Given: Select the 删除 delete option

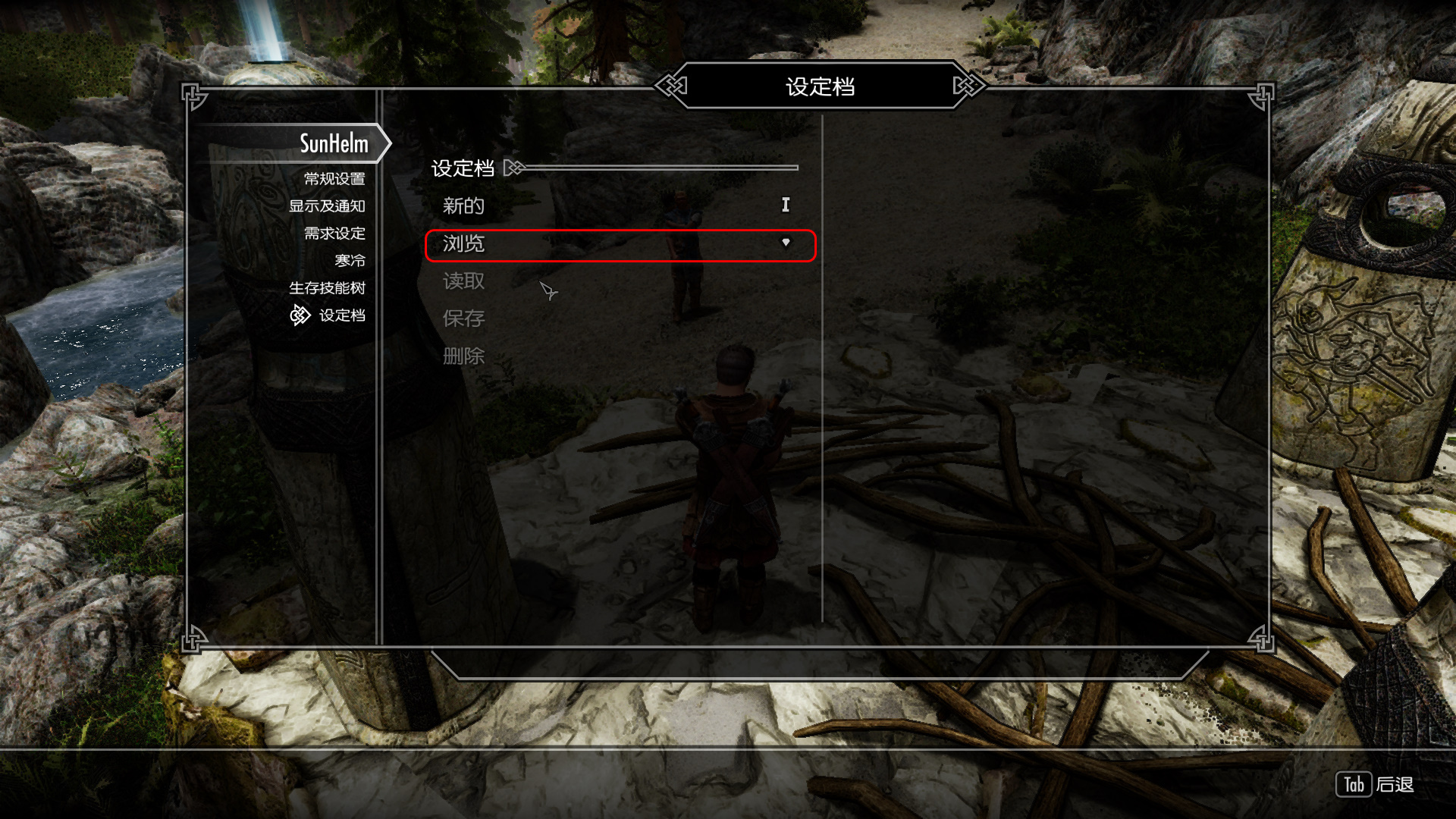Looking at the screenshot, I should pyautogui.click(x=463, y=356).
